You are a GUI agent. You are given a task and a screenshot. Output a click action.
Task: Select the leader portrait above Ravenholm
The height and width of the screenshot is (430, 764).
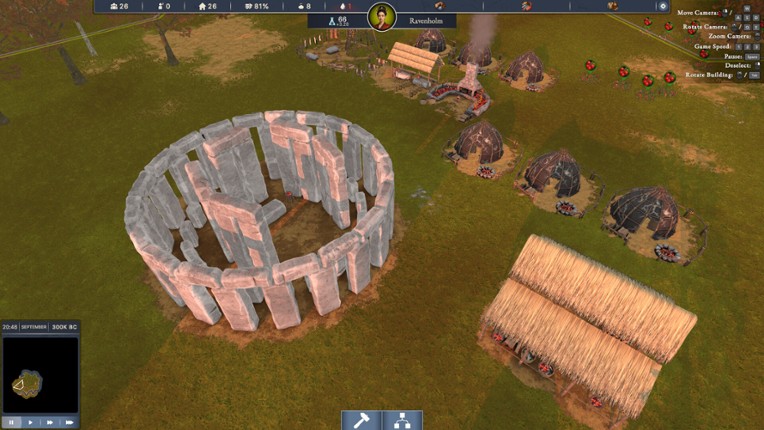tap(382, 16)
